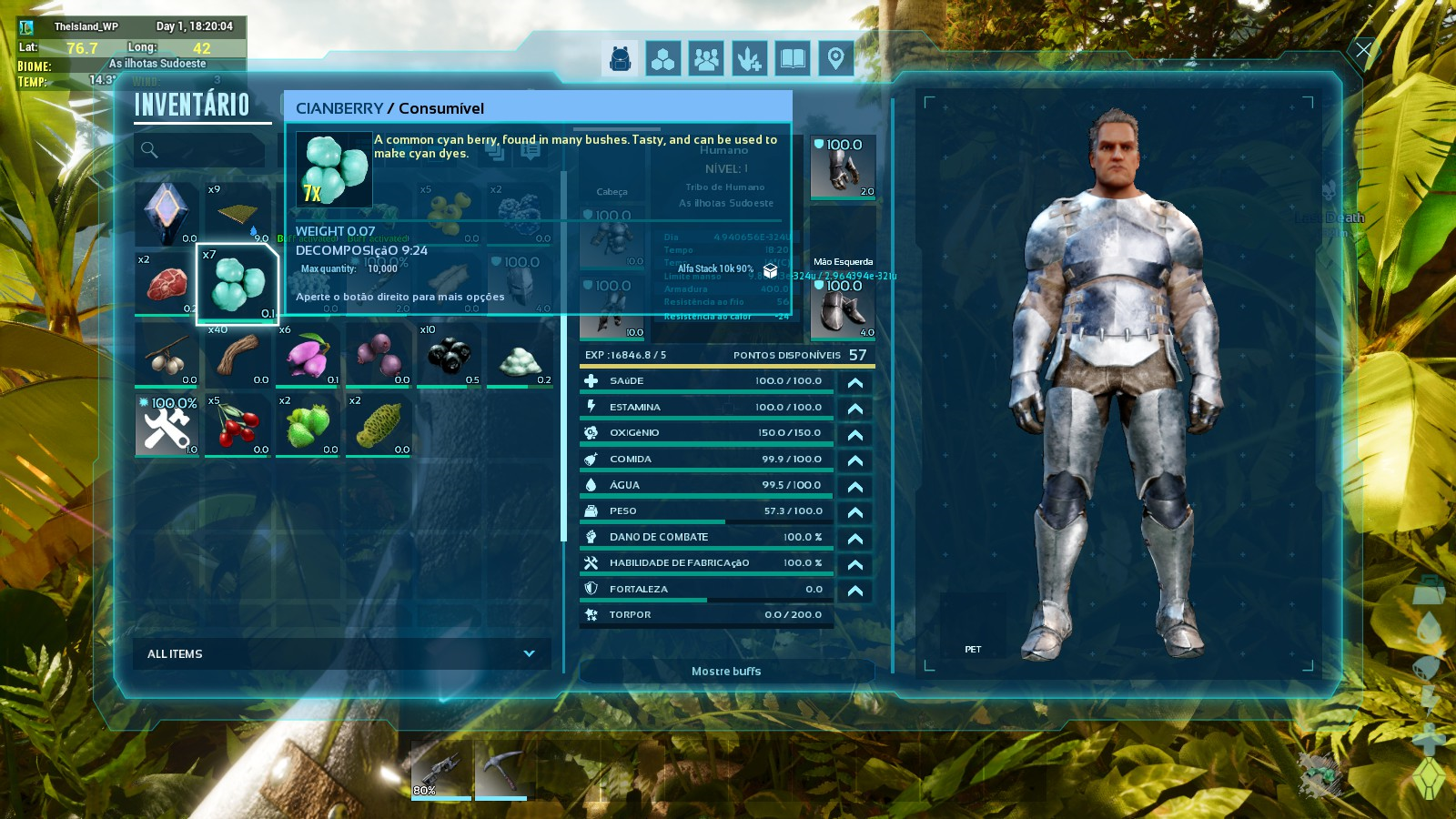Upgrade the Peso stat
Screen dimensions: 1456x819
pos(855,512)
